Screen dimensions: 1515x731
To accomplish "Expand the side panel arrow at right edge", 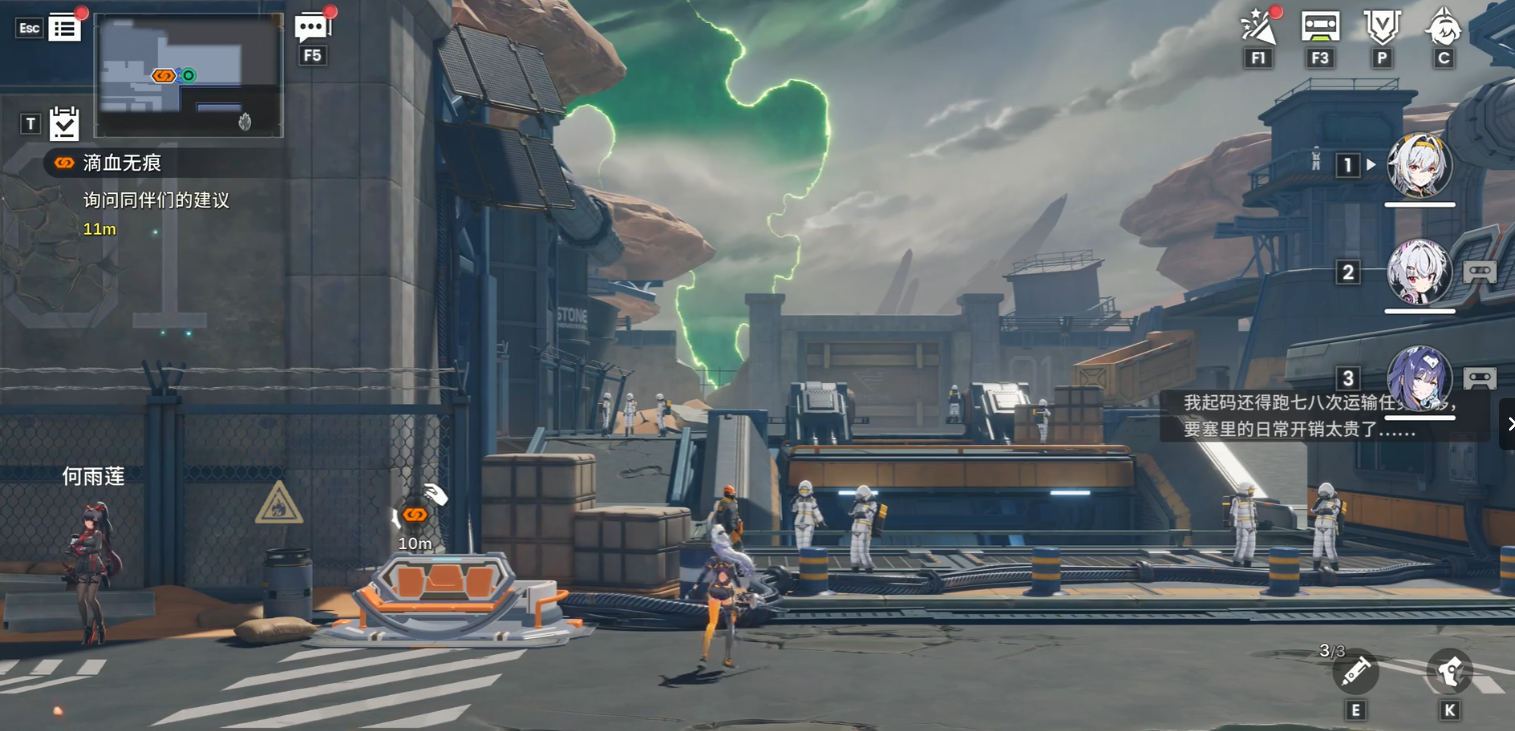I will [x=1508, y=424].
